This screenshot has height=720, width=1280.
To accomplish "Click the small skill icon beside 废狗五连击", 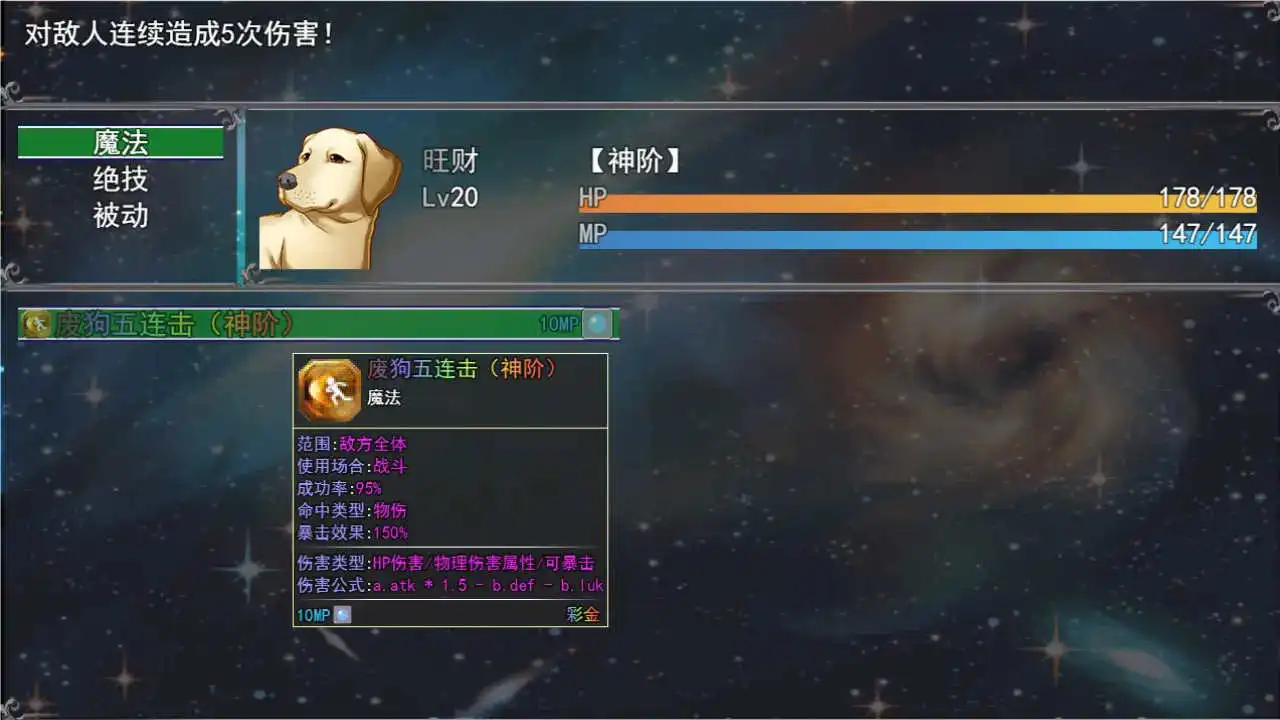I will tap(34, 322).
